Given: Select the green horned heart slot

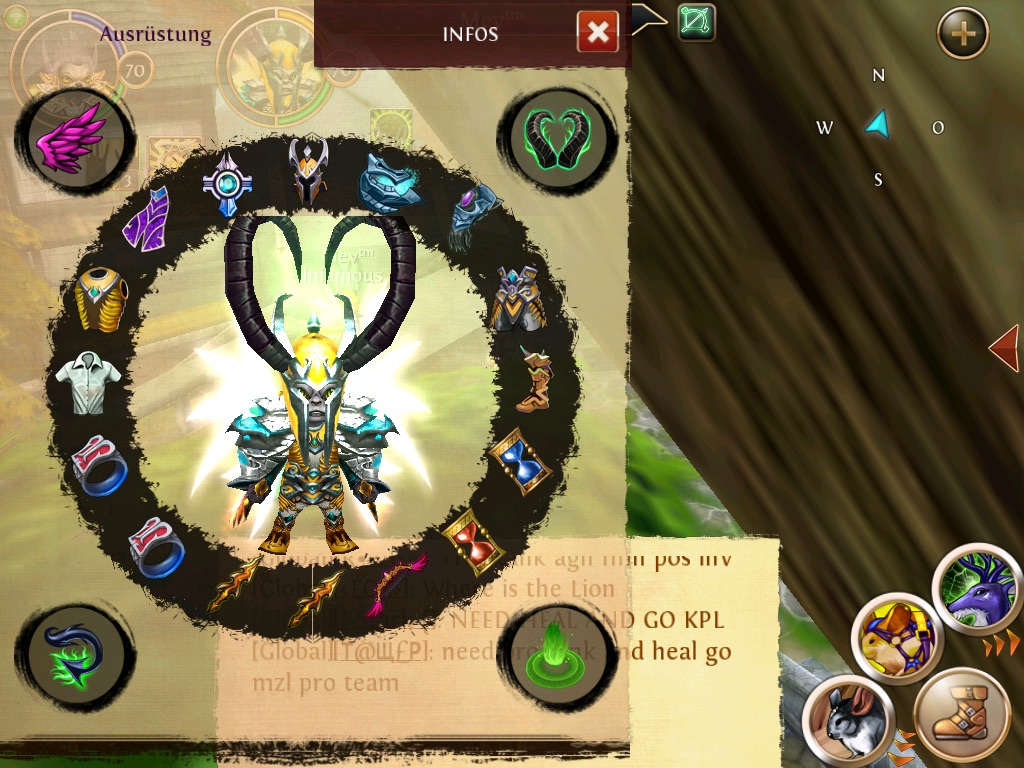Looking at the screenshot, I should pyautogui.click(x=558, y=137).
